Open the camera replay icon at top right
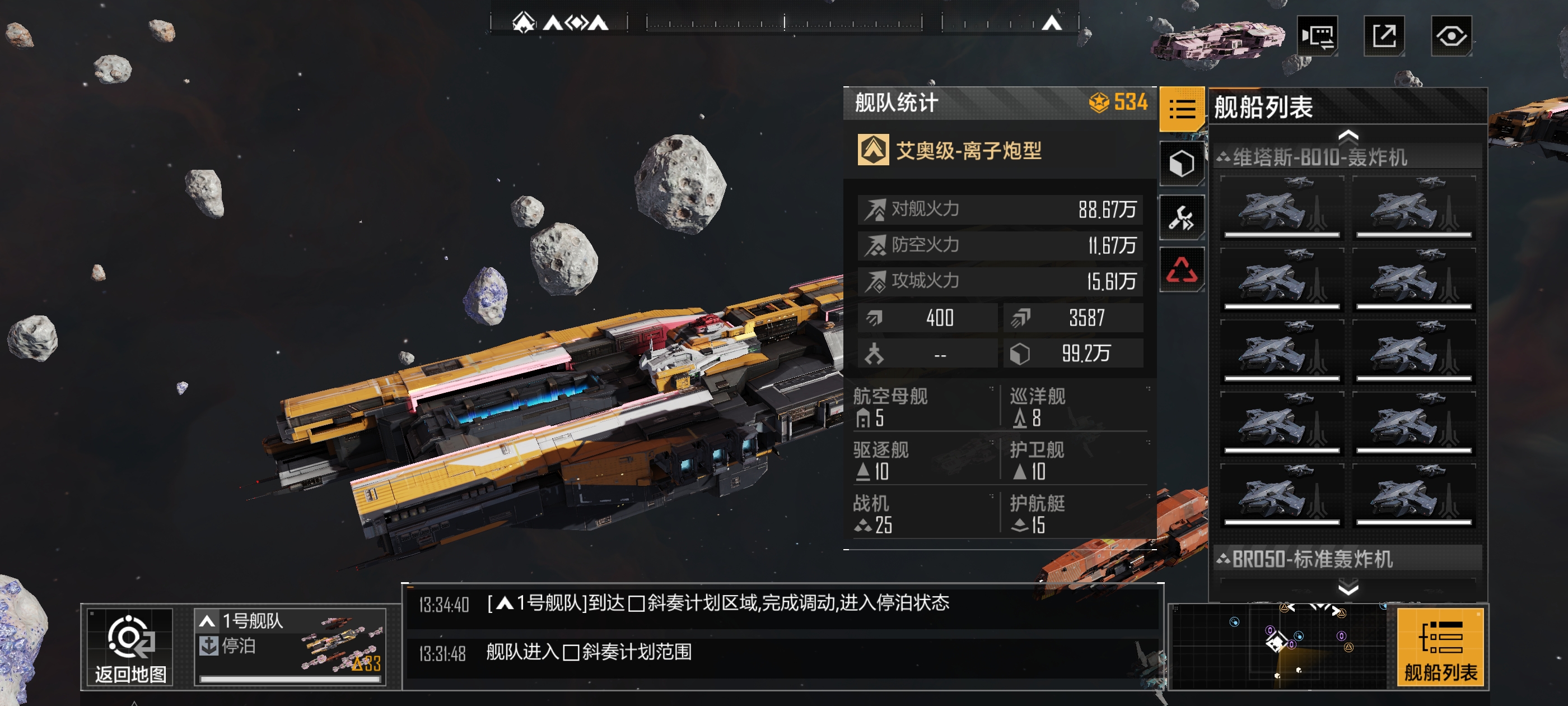The width and height of the screenshot is (1568, 706). [x=1318, y=36]
